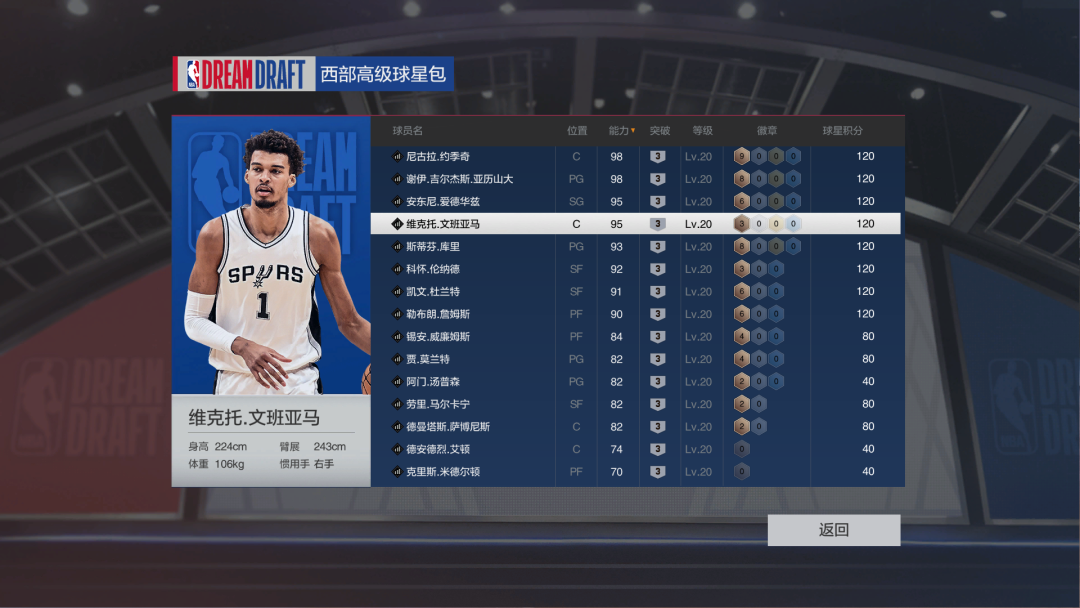1080x608 pixels.
Task: Select 安东尼.爱德华兹 in the player list
Action: coord(443,202)
